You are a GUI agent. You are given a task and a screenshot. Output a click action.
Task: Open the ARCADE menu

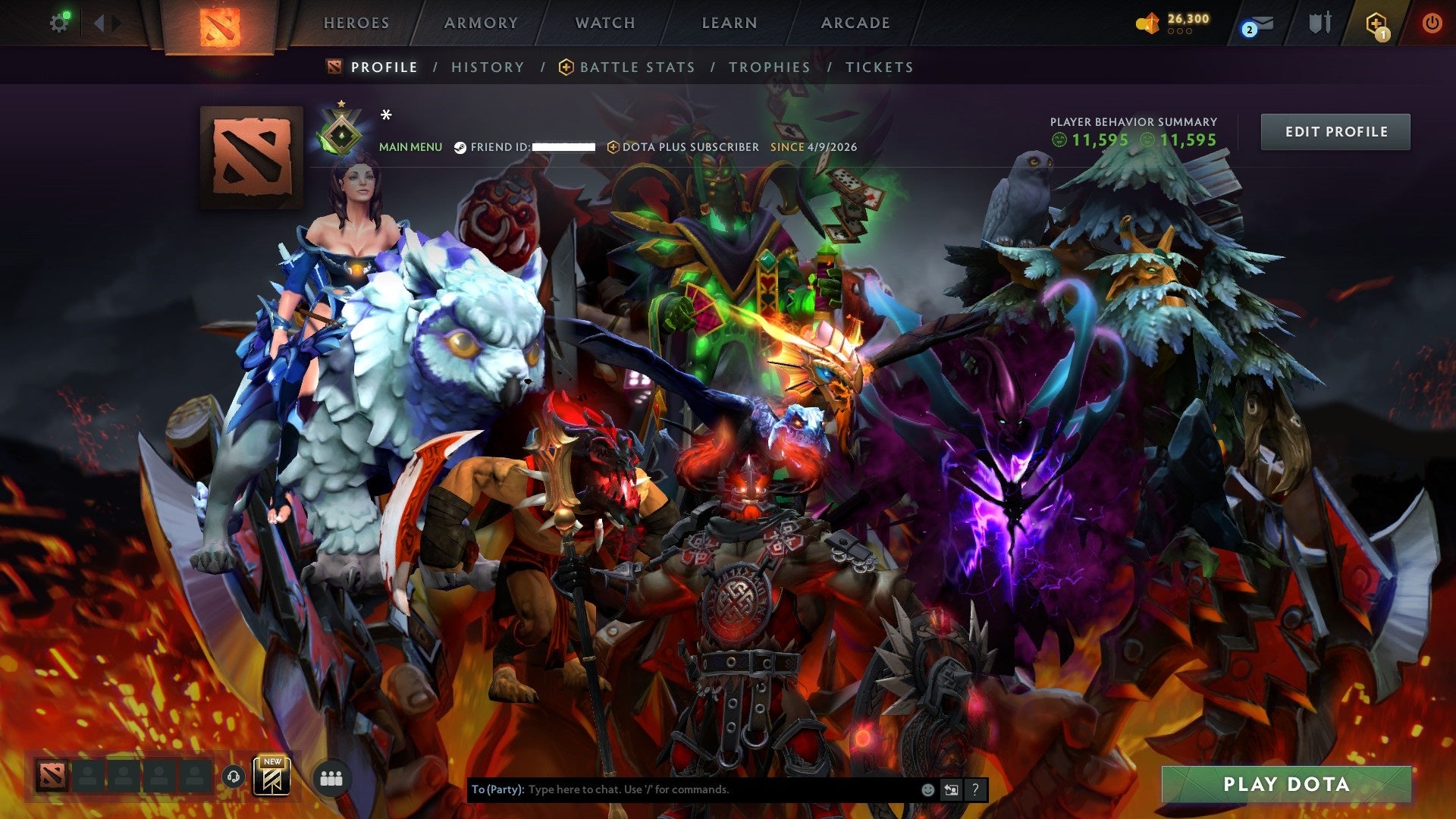pyautogui.click(x=854, y=23)
